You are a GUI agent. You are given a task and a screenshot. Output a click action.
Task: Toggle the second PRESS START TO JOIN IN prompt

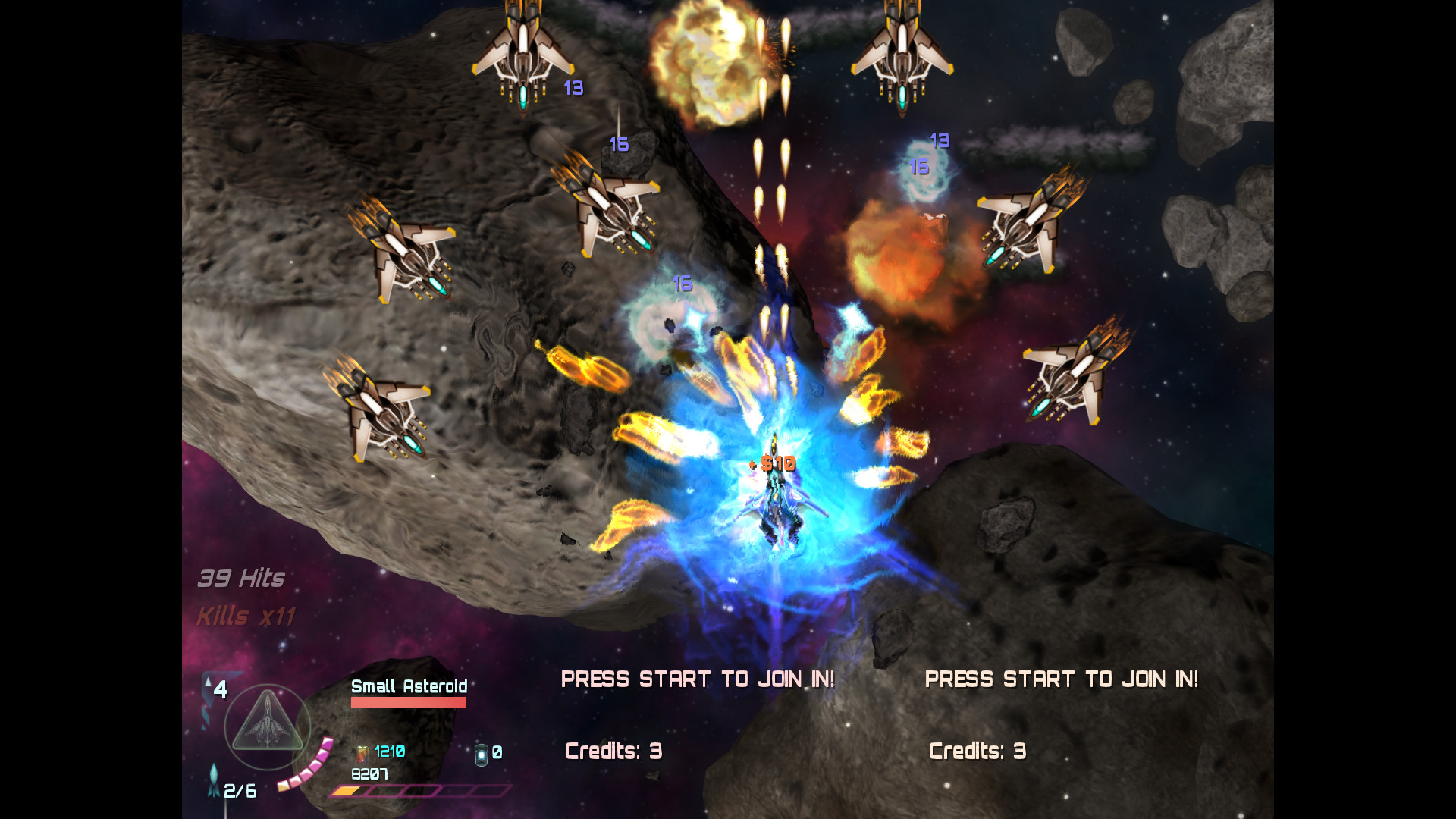[x=1063, y=679]
